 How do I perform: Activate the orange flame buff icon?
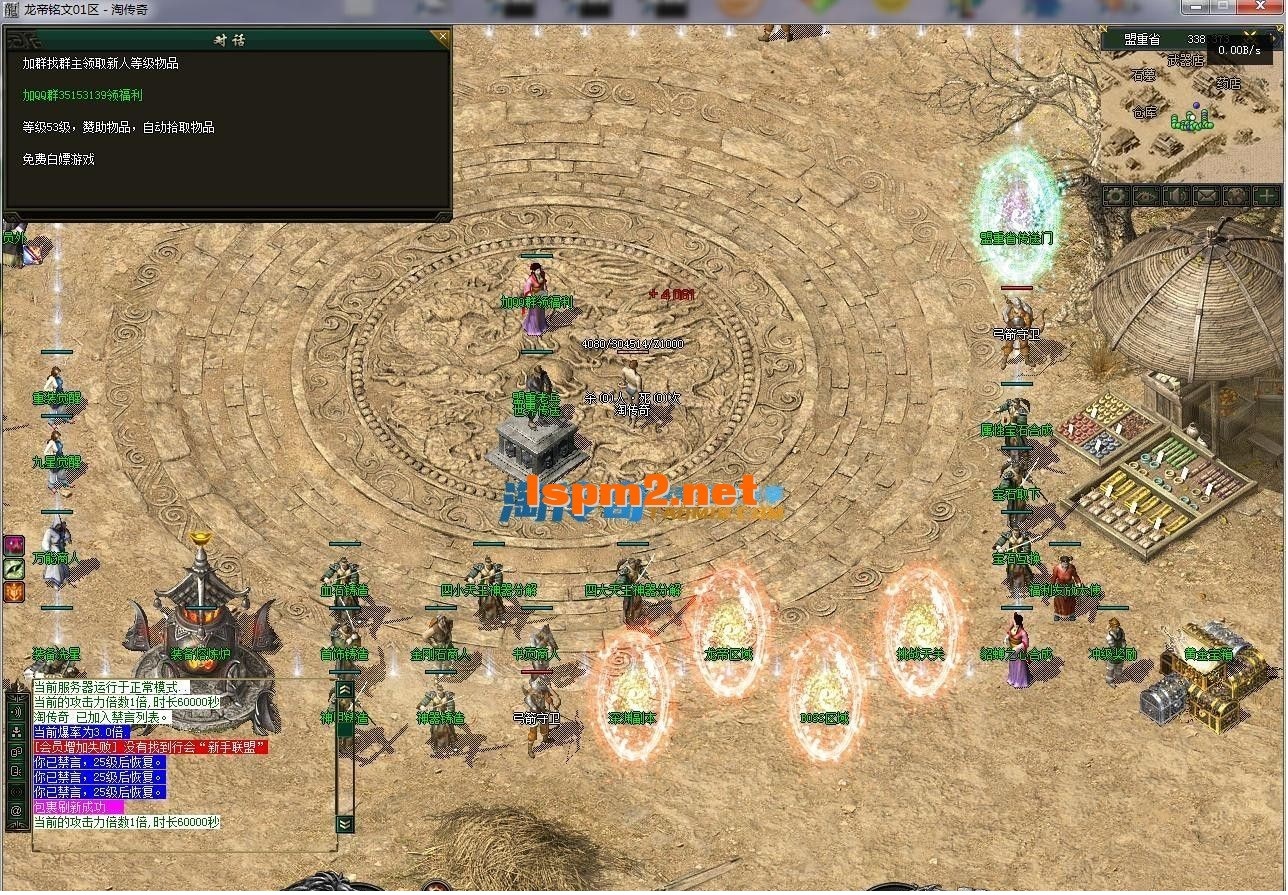15,591
